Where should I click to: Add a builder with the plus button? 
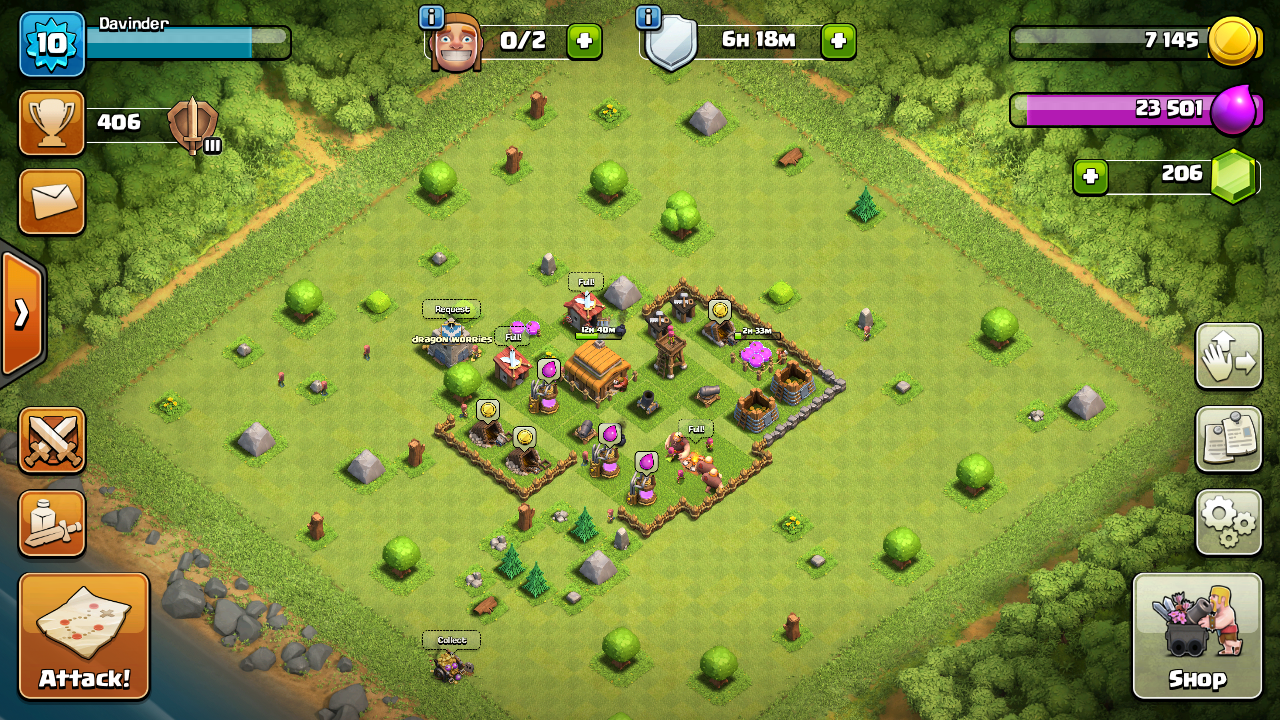point(585,41)
